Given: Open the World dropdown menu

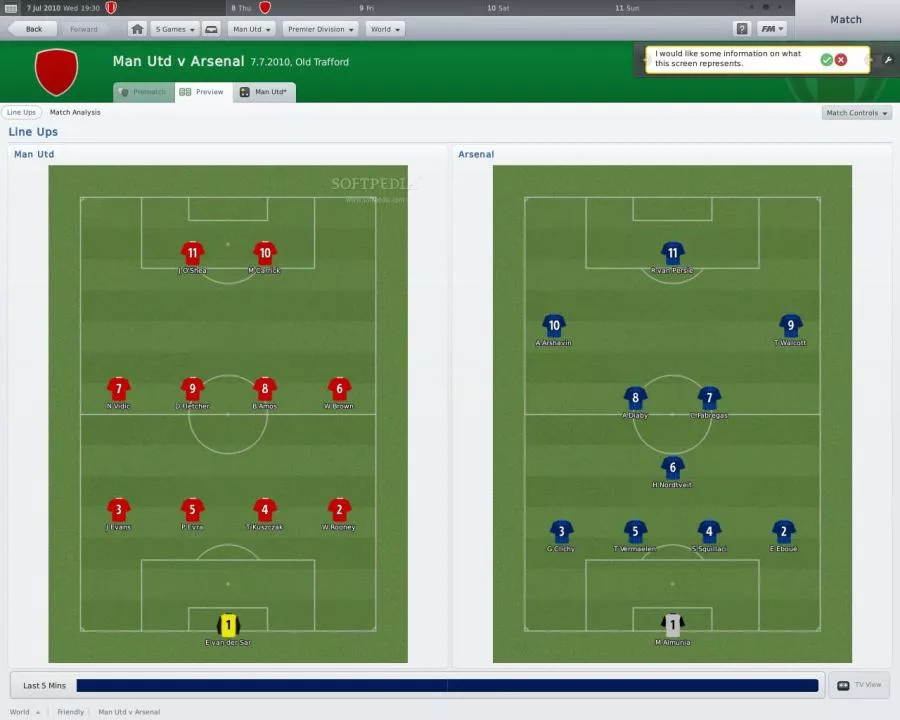Looking at the screenshot, I should pos(385,29).
